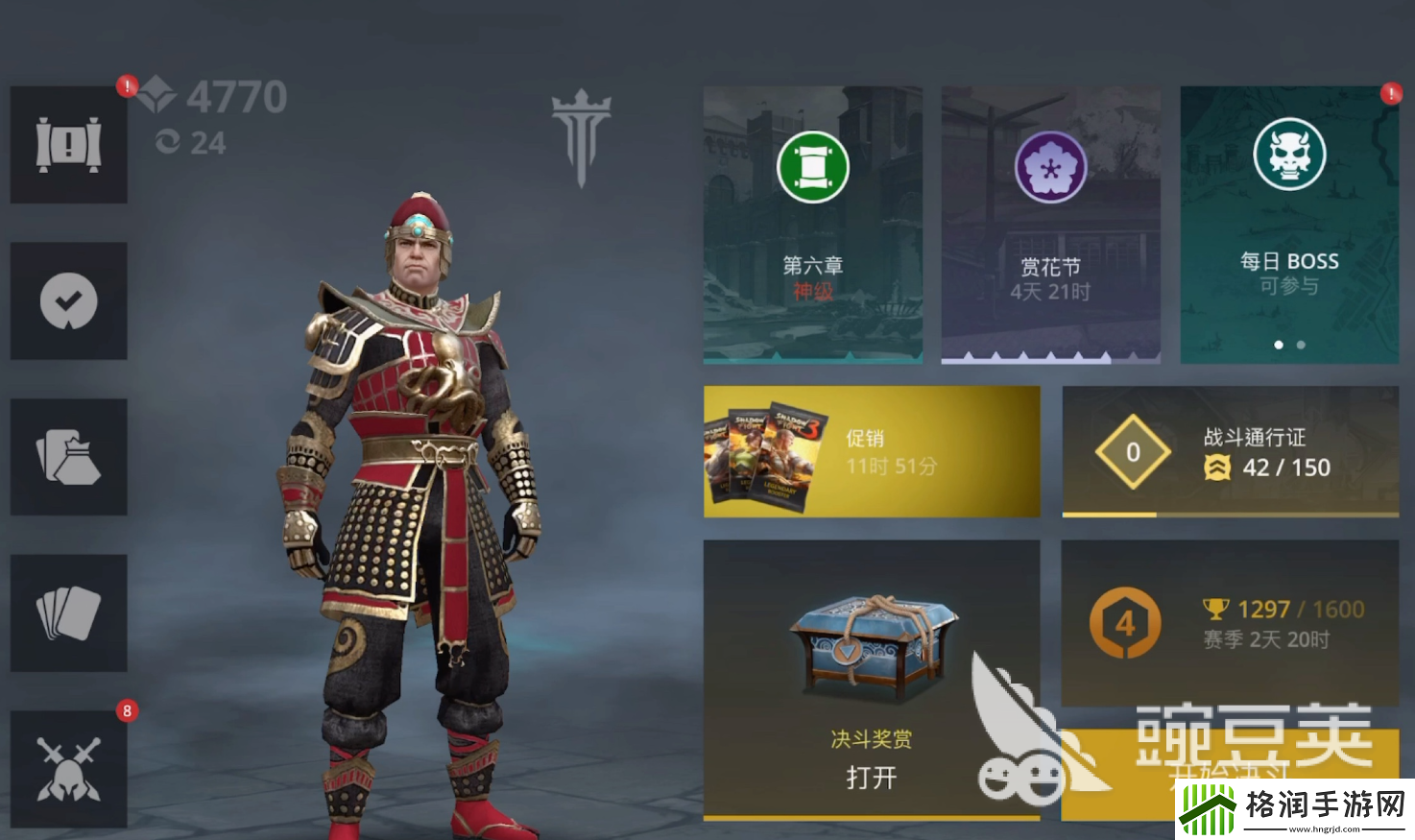Open the 战斗通行证 battle pass panel

click(x=1230, y=451)
